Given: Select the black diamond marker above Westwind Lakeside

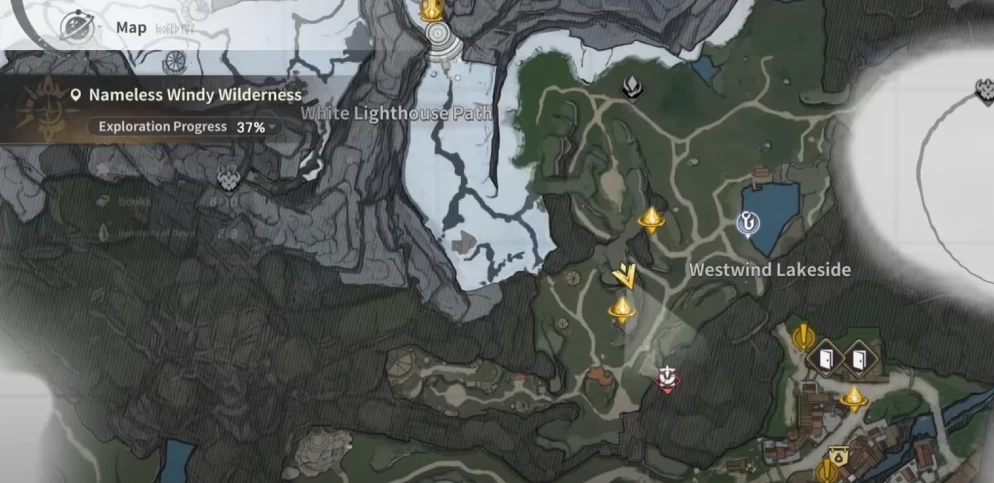Looking at the screenshot, I should coord(632,89).
